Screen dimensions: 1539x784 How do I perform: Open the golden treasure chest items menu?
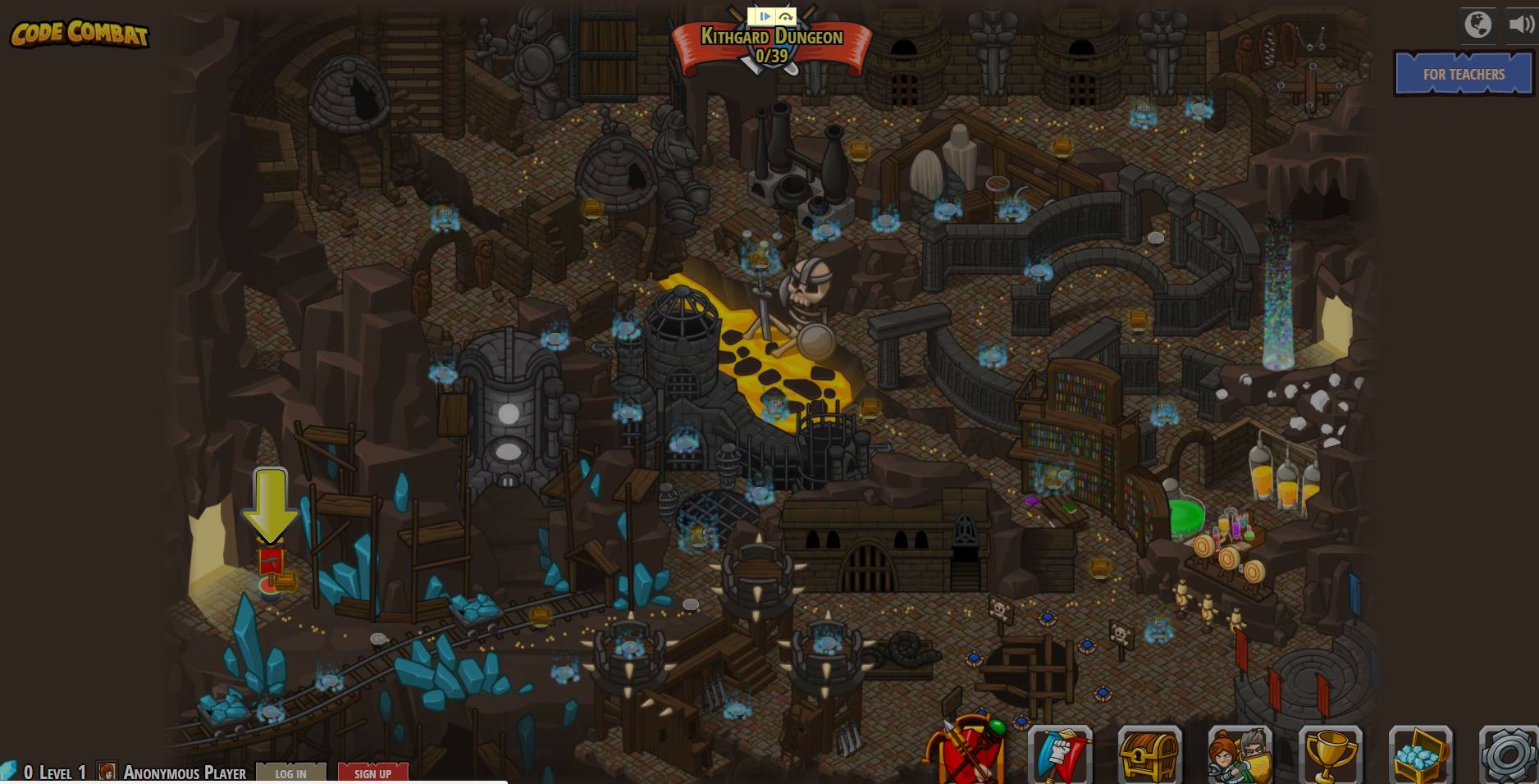tap(1149, 754)
